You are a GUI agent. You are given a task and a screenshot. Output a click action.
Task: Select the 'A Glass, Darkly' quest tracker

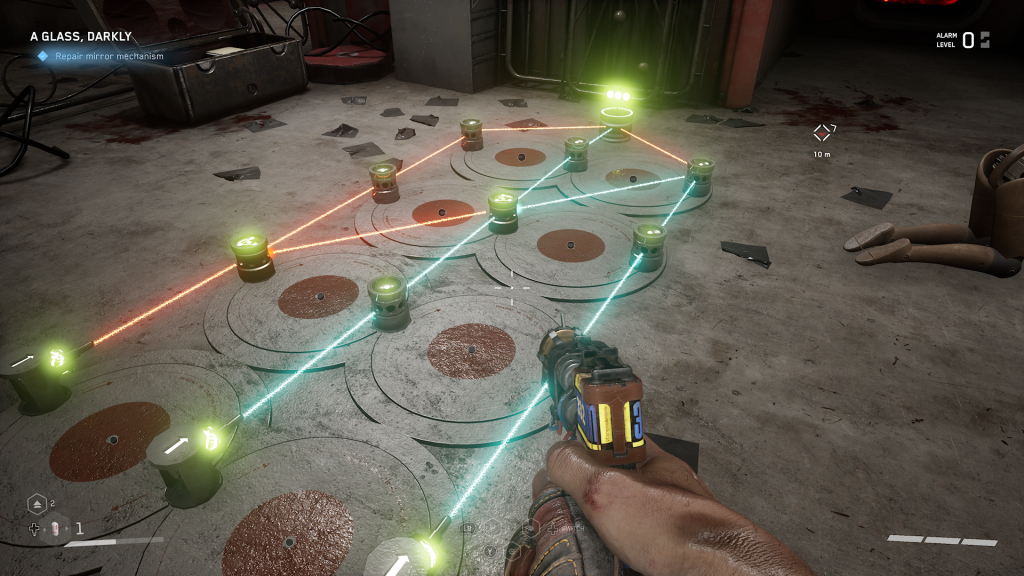pyautogui.click(x=81, y=37)
